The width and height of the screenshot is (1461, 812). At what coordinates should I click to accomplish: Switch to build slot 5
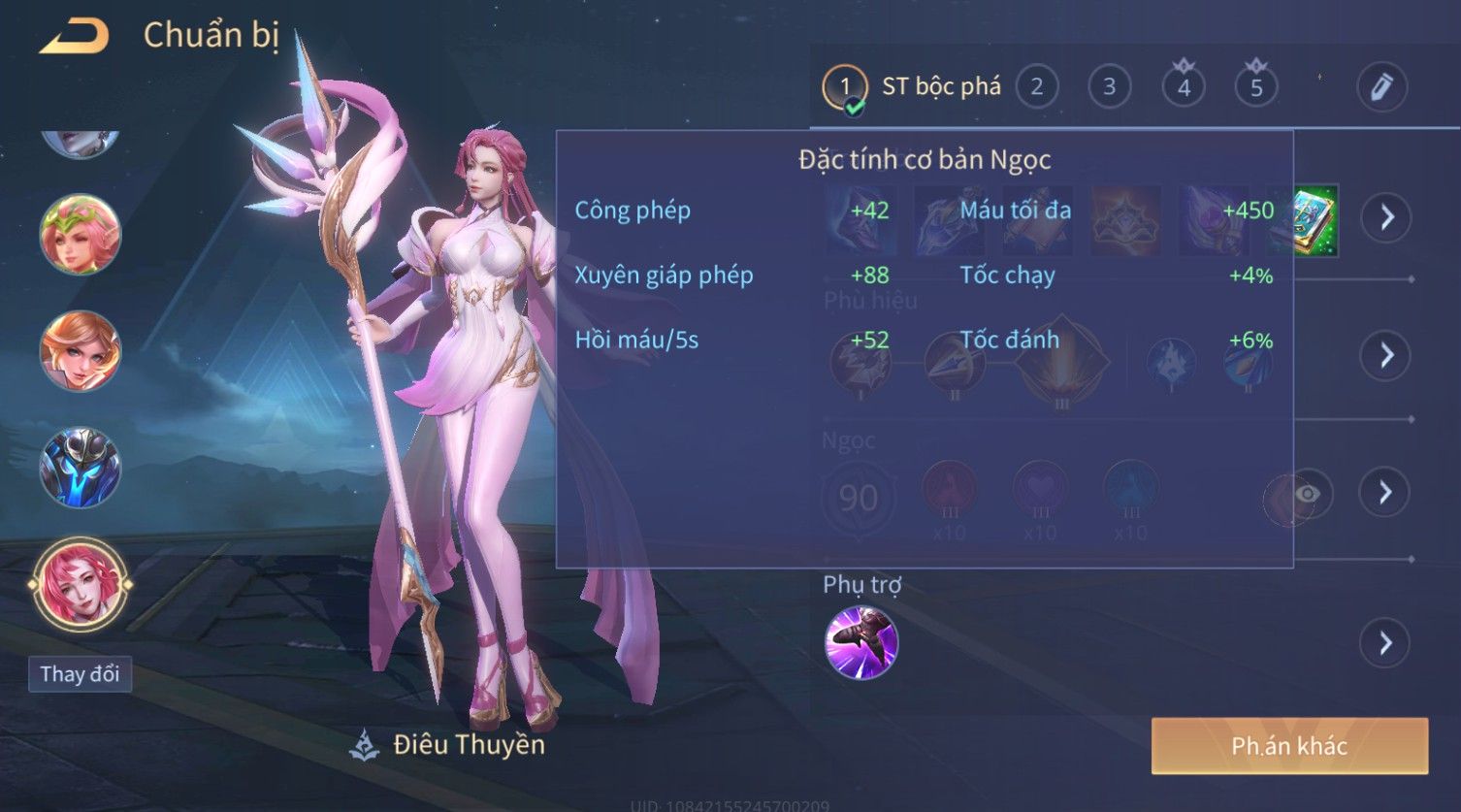1255,87
